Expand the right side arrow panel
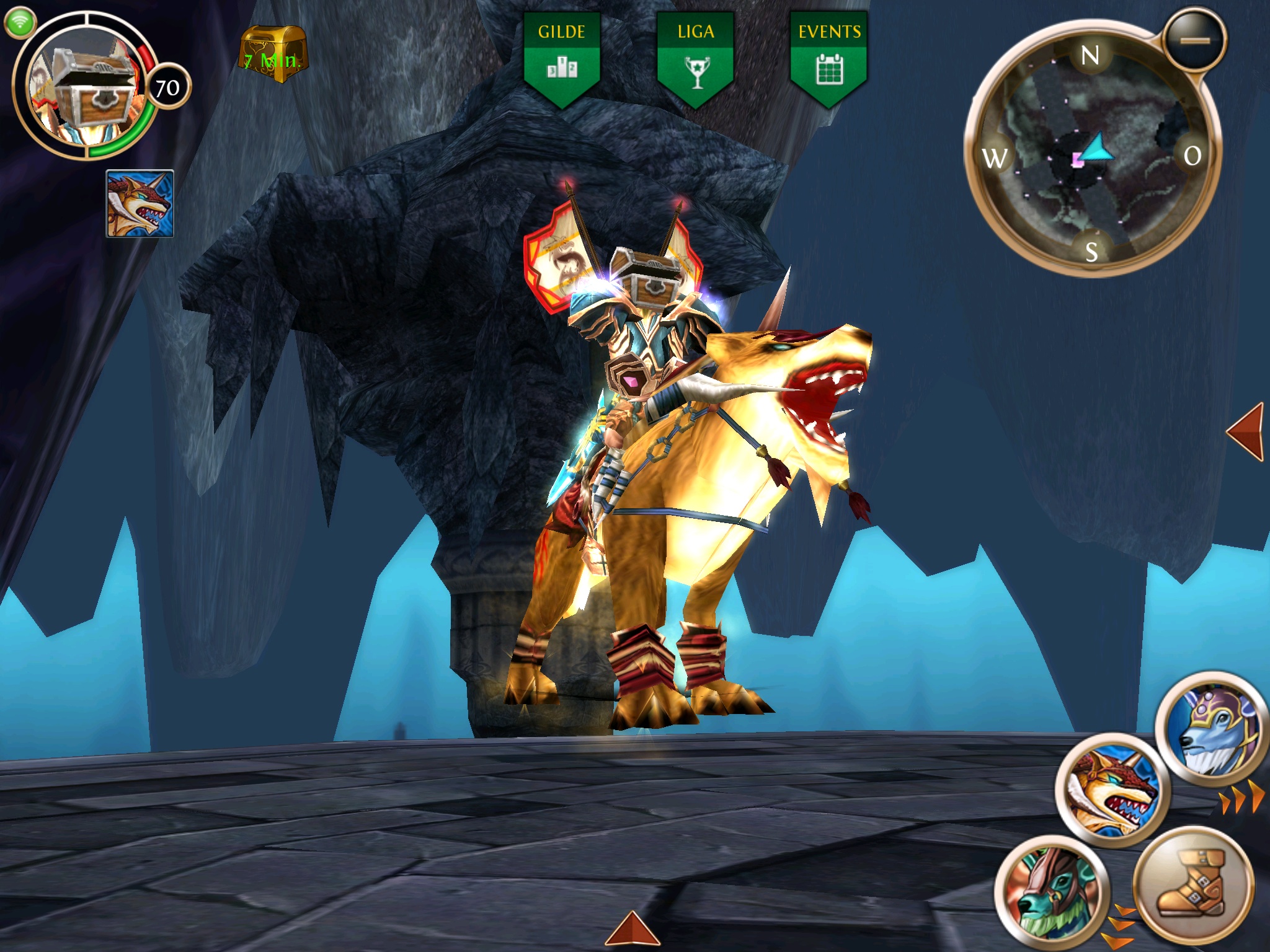This screenshot has width=1270, height=952. (x=1245, y=432)
